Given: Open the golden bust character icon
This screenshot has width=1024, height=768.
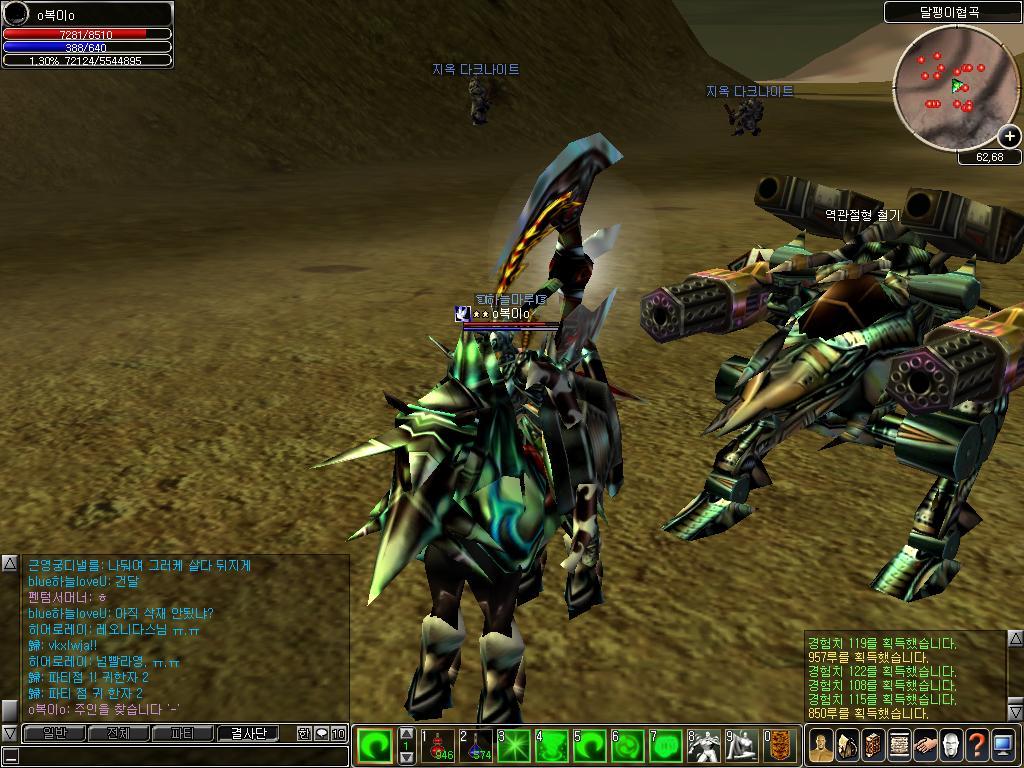Looking at the screenshot, I should coord(821,745).
